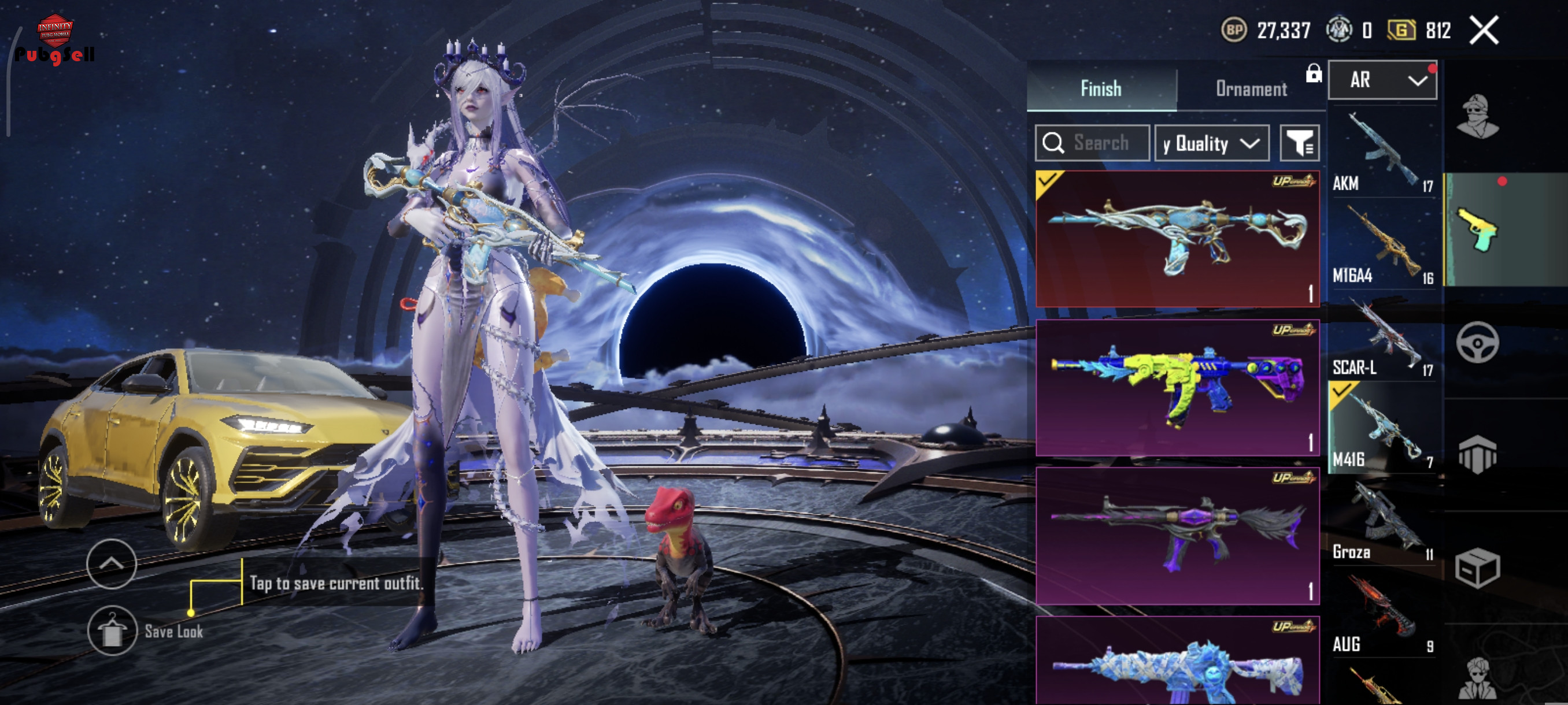Open the vehicle steering wheel category
This screenshot has width=1568, height=705.
1477,343
